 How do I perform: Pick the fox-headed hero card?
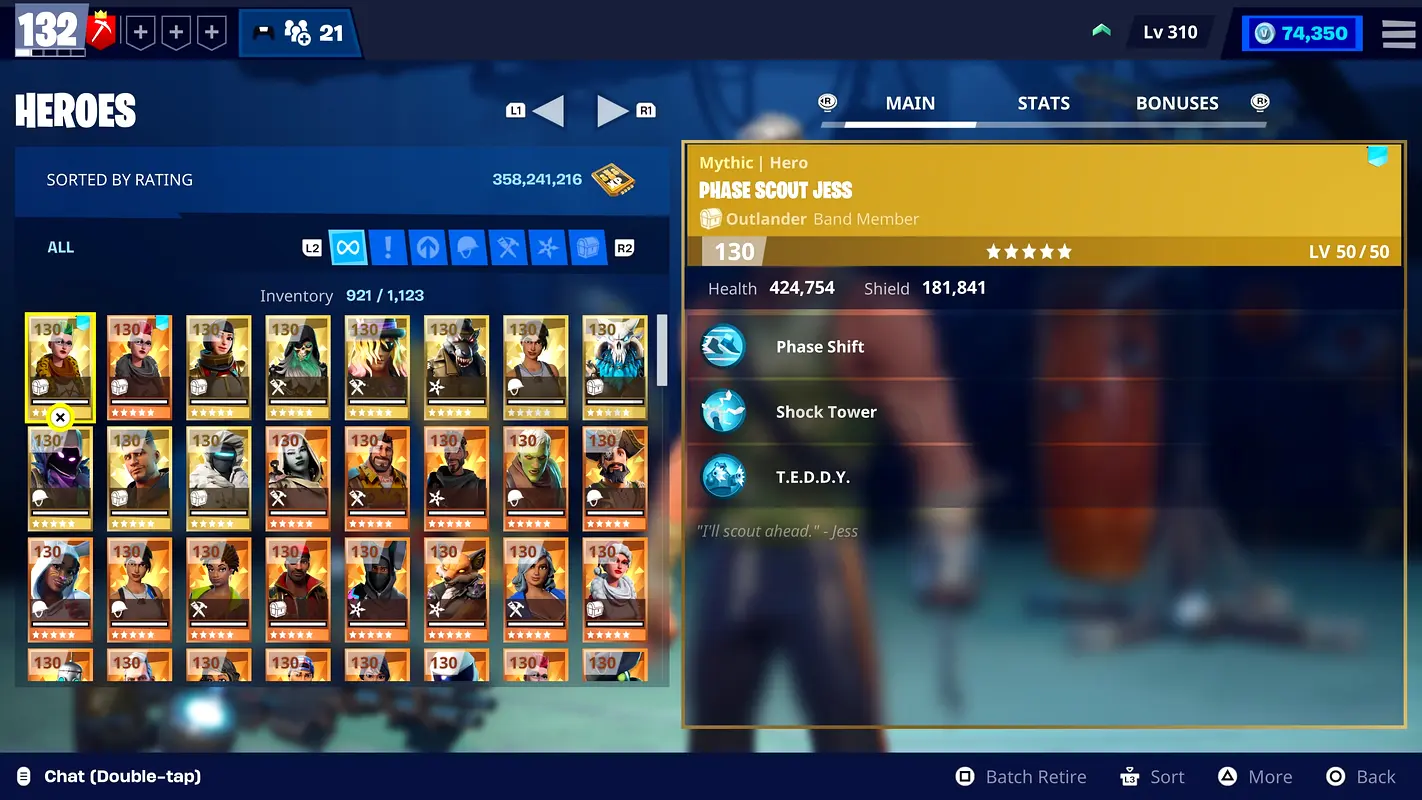click(456, 589)
